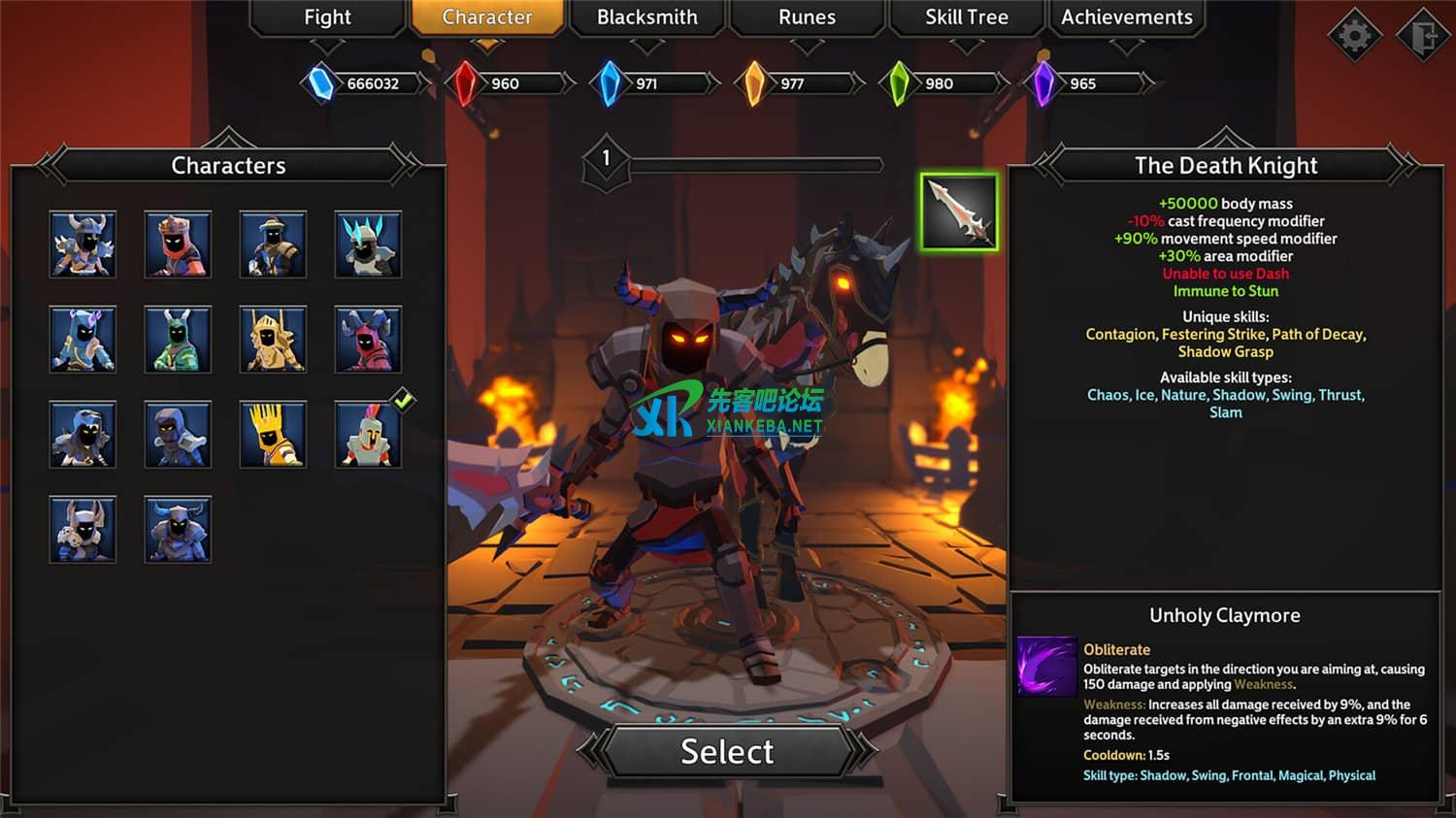Choose the green hooded antlered character
Viewport: 1456px width, 818px height.
click(178, 340)
